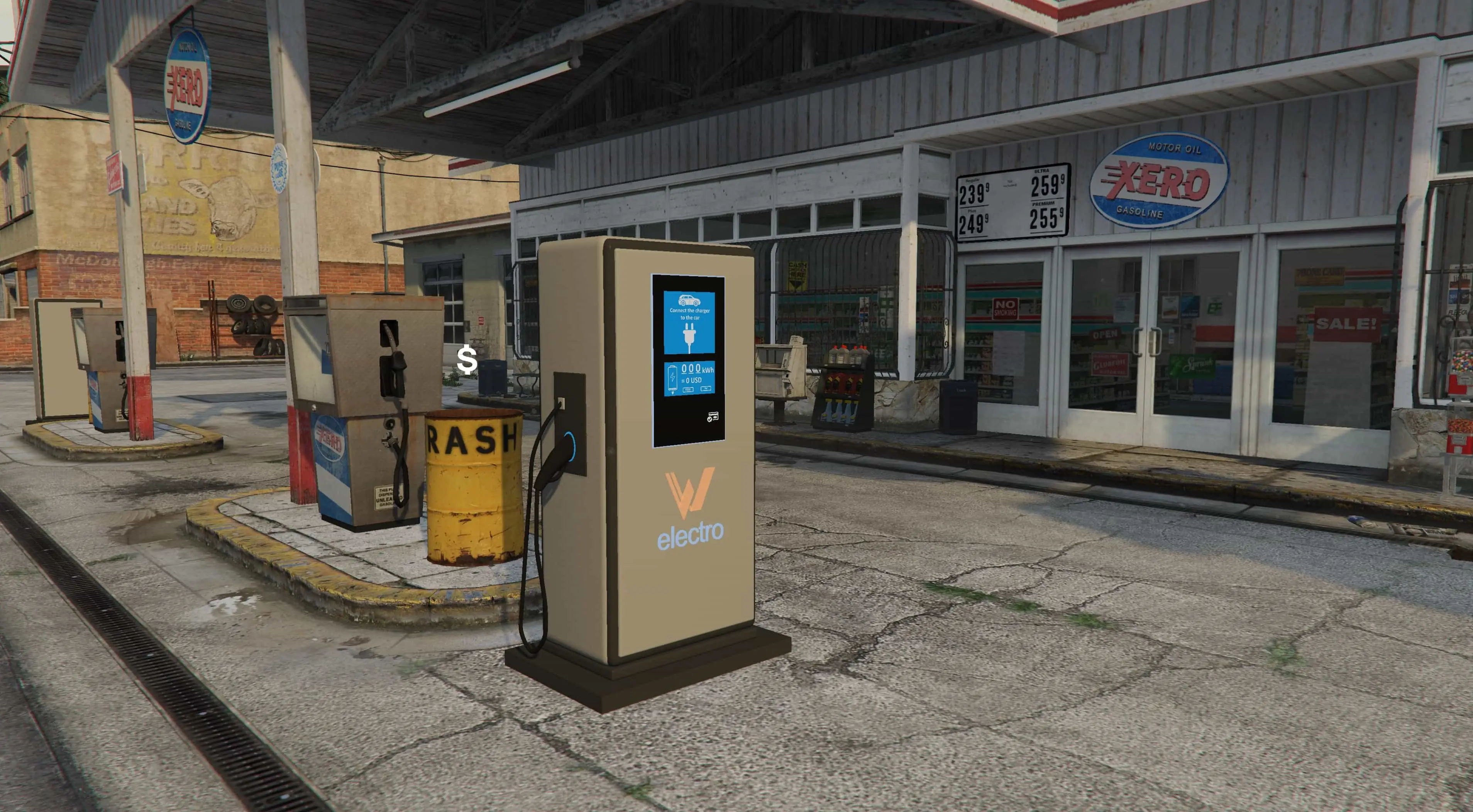Click the white dollar sign marker
Image resolution: width=1473 pixels, height=812 pixels.
pos(467,360)
